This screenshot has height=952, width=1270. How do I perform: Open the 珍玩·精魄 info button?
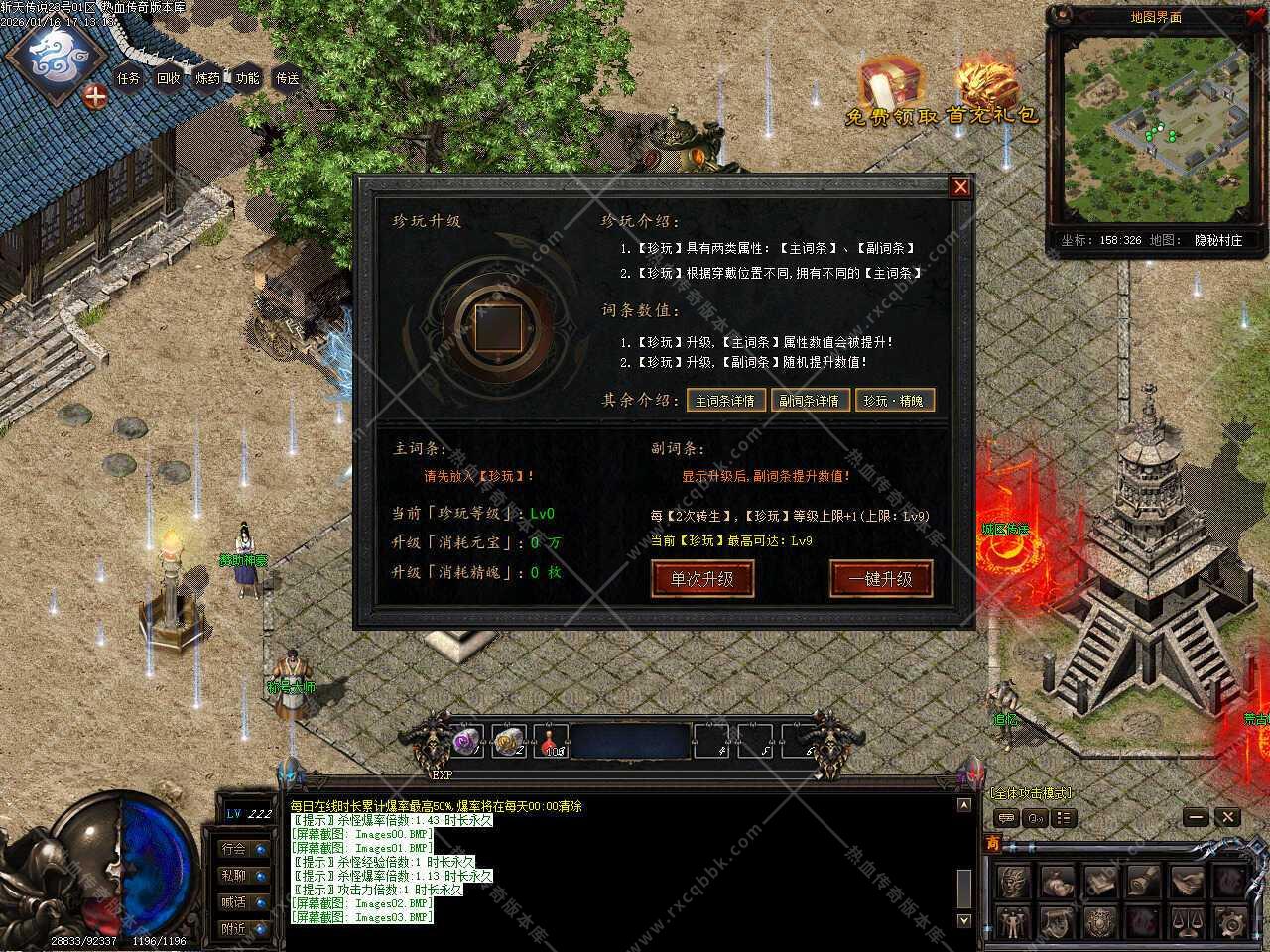click(x=894, y=401)
